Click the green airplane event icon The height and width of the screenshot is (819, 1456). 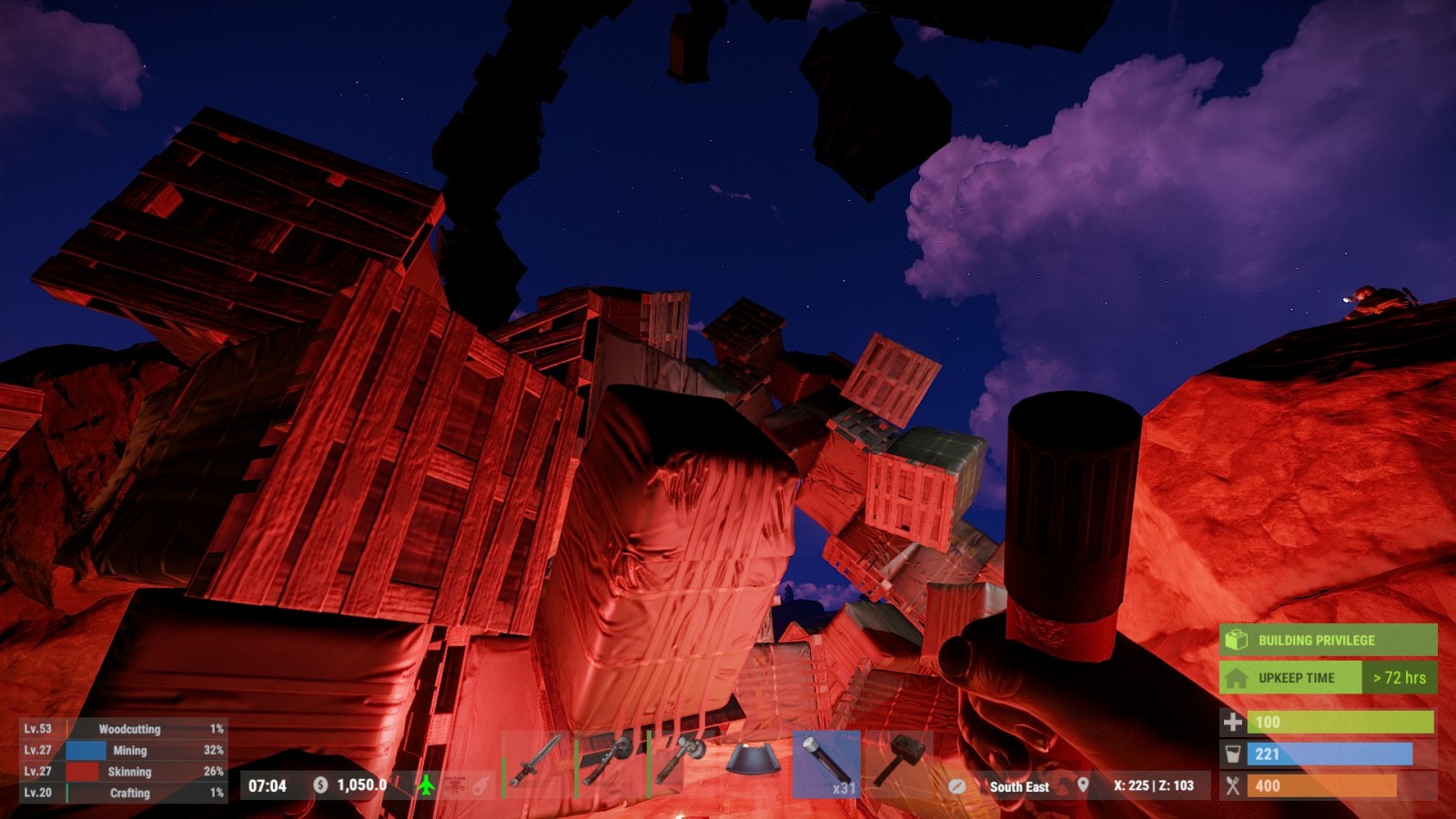[426, 784]
